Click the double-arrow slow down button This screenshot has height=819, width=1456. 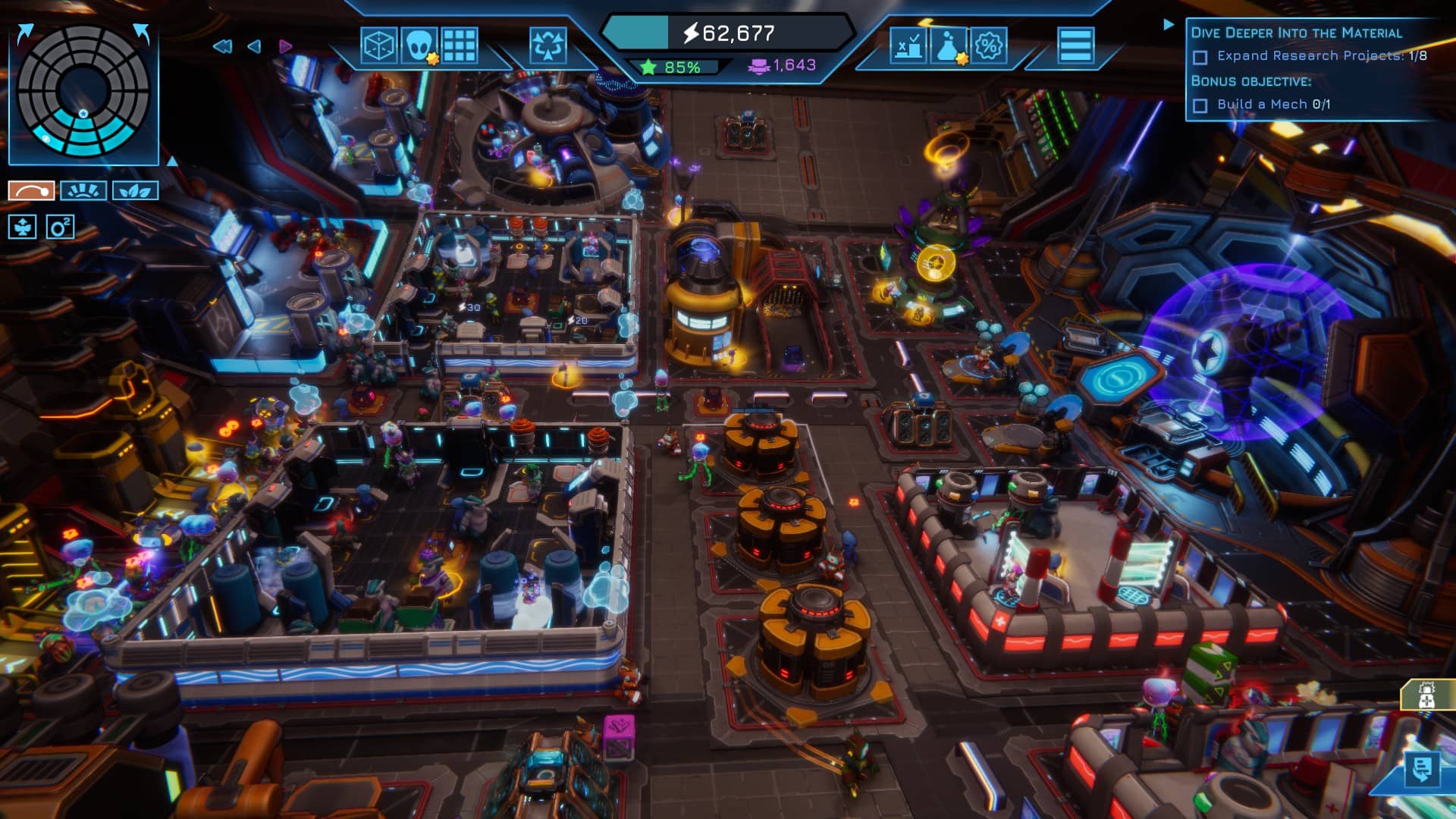coord(222,47)
